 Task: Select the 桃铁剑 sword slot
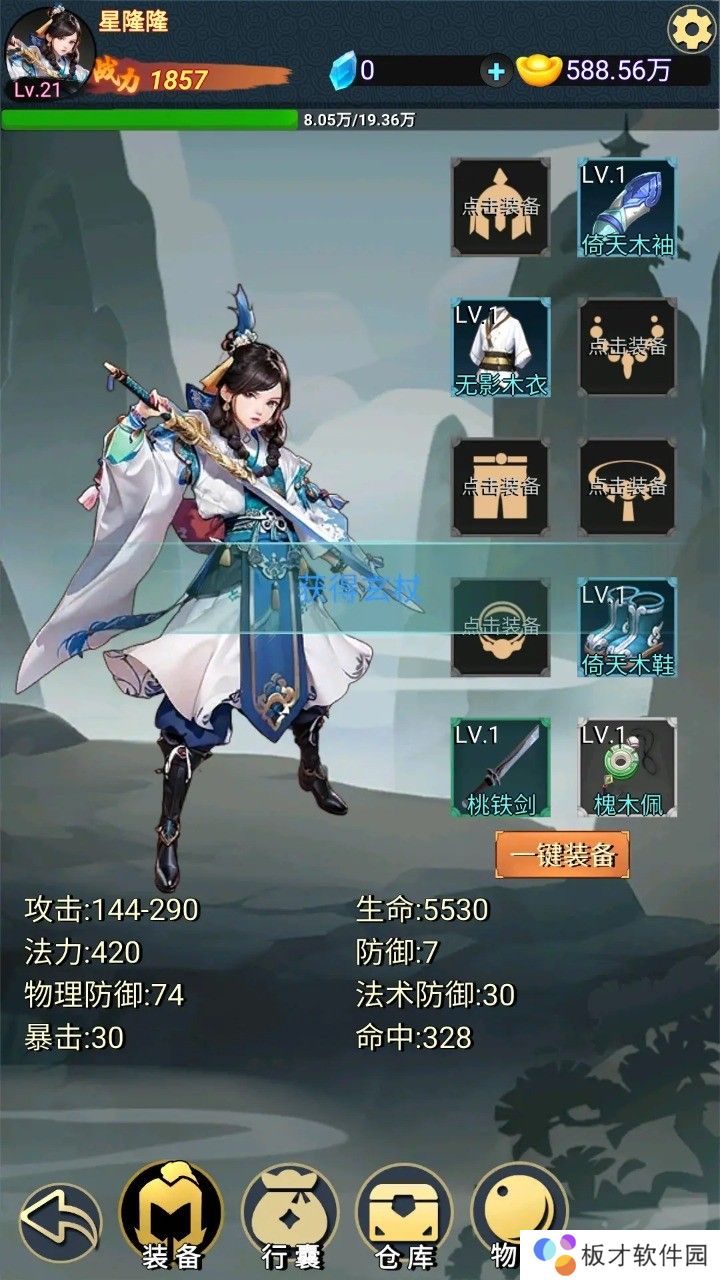(500, 767)
